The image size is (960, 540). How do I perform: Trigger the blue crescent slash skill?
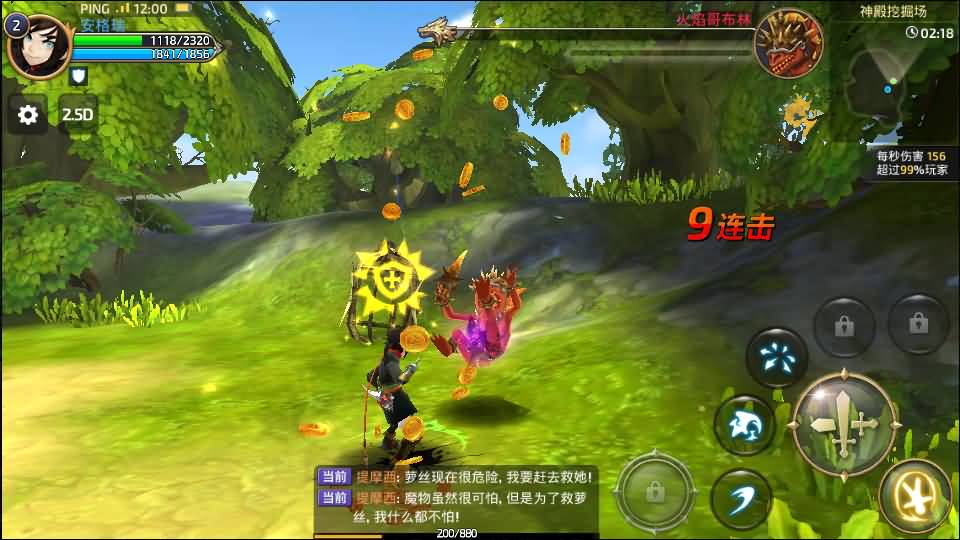pos(740,498)
